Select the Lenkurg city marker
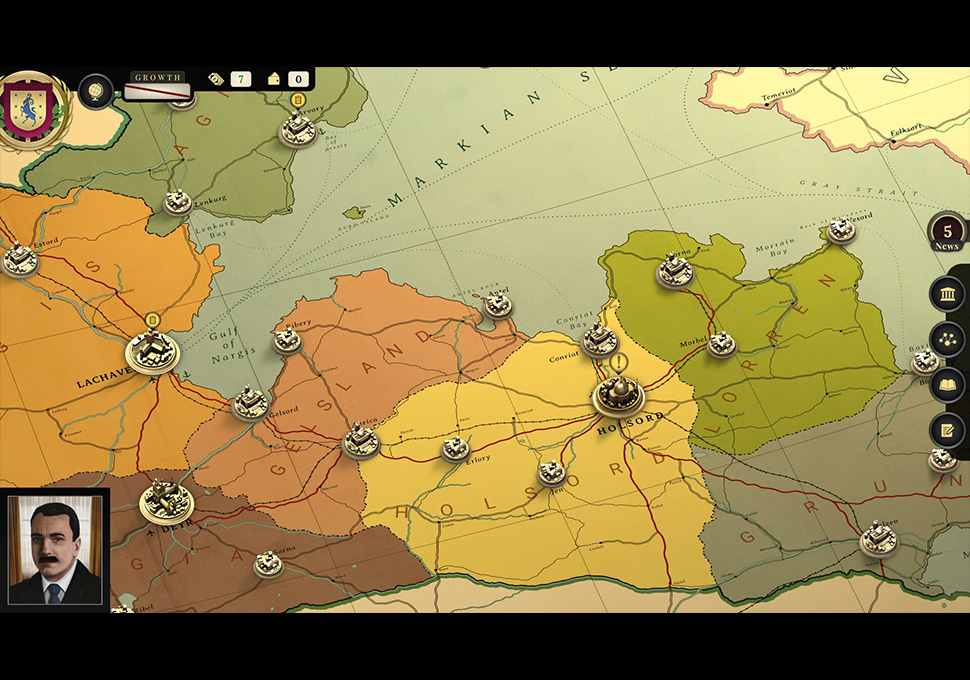Screen dimensions: 970x680 coord(178,201)
